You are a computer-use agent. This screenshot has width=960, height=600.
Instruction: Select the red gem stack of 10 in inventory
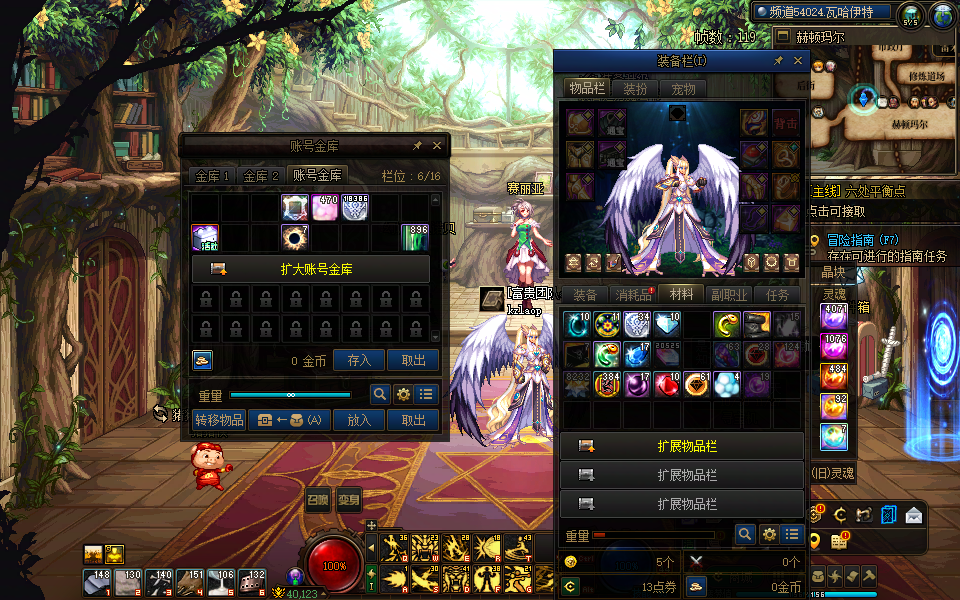pyautogui.click(x=667, y=385)
